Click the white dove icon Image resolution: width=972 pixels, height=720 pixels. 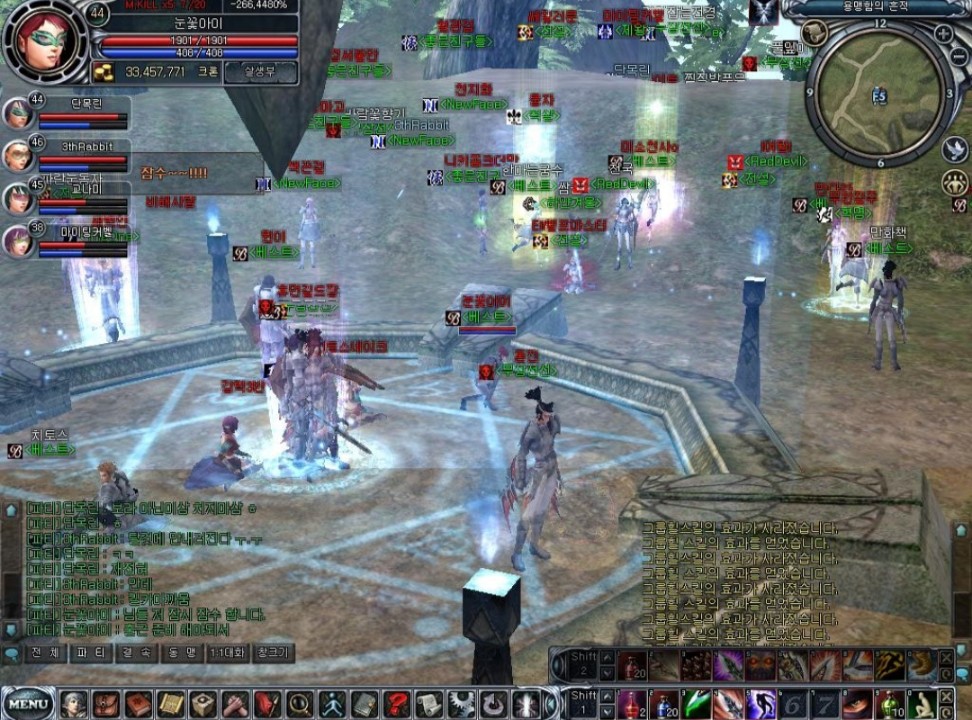(954, 149)
